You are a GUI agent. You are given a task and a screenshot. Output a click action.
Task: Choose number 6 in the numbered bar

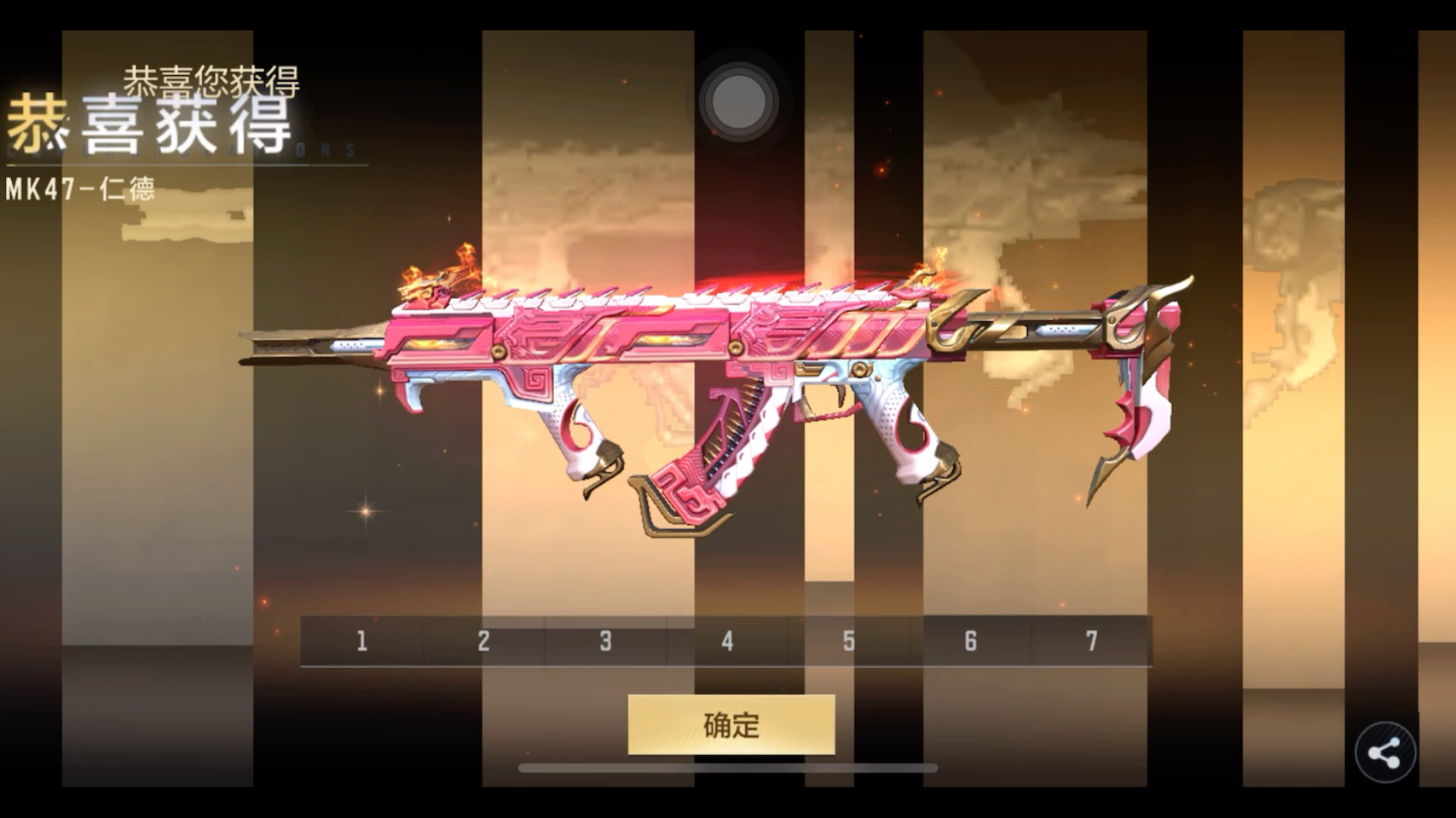[970, 641]
